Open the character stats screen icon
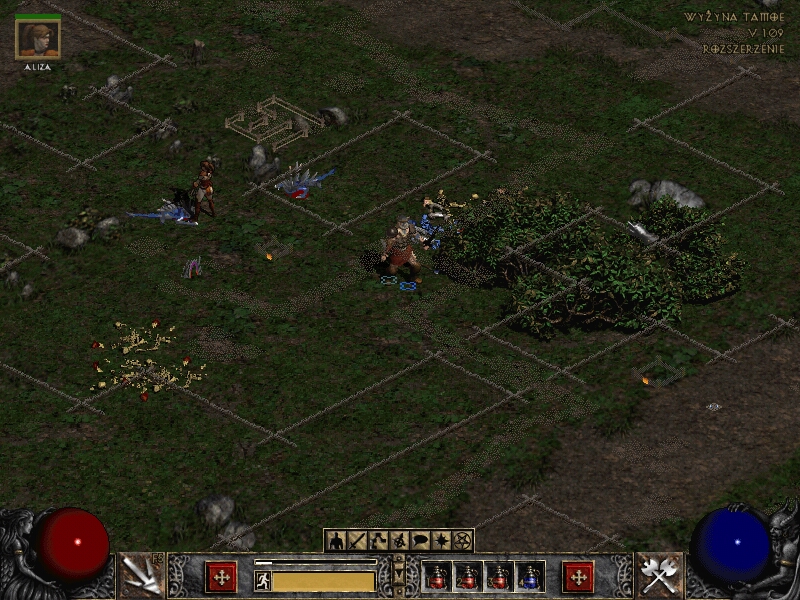 [336, 541]
